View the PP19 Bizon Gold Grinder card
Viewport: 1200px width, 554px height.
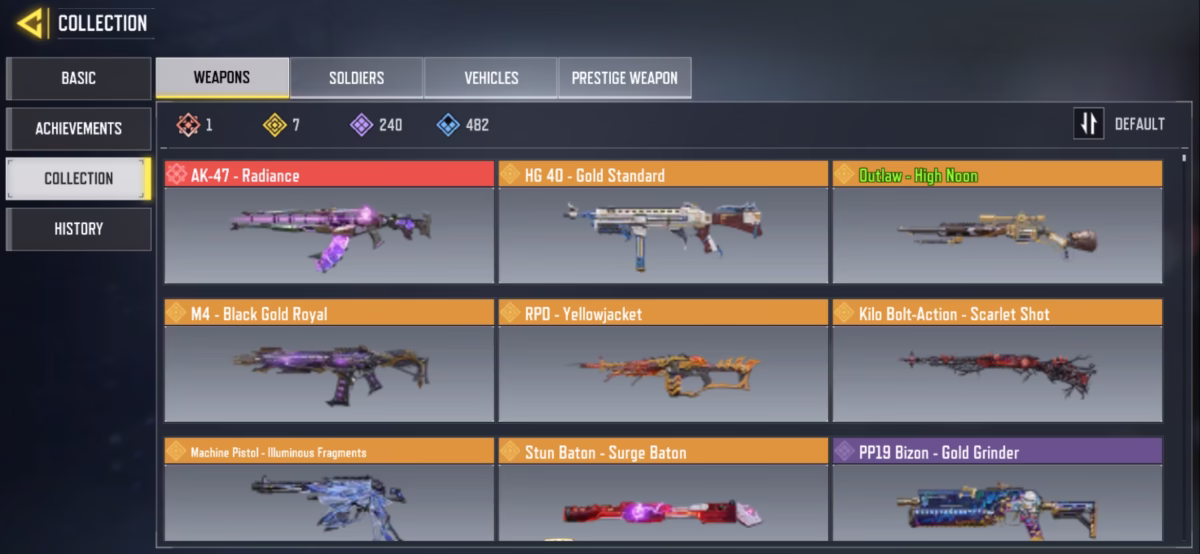[997, 490]
